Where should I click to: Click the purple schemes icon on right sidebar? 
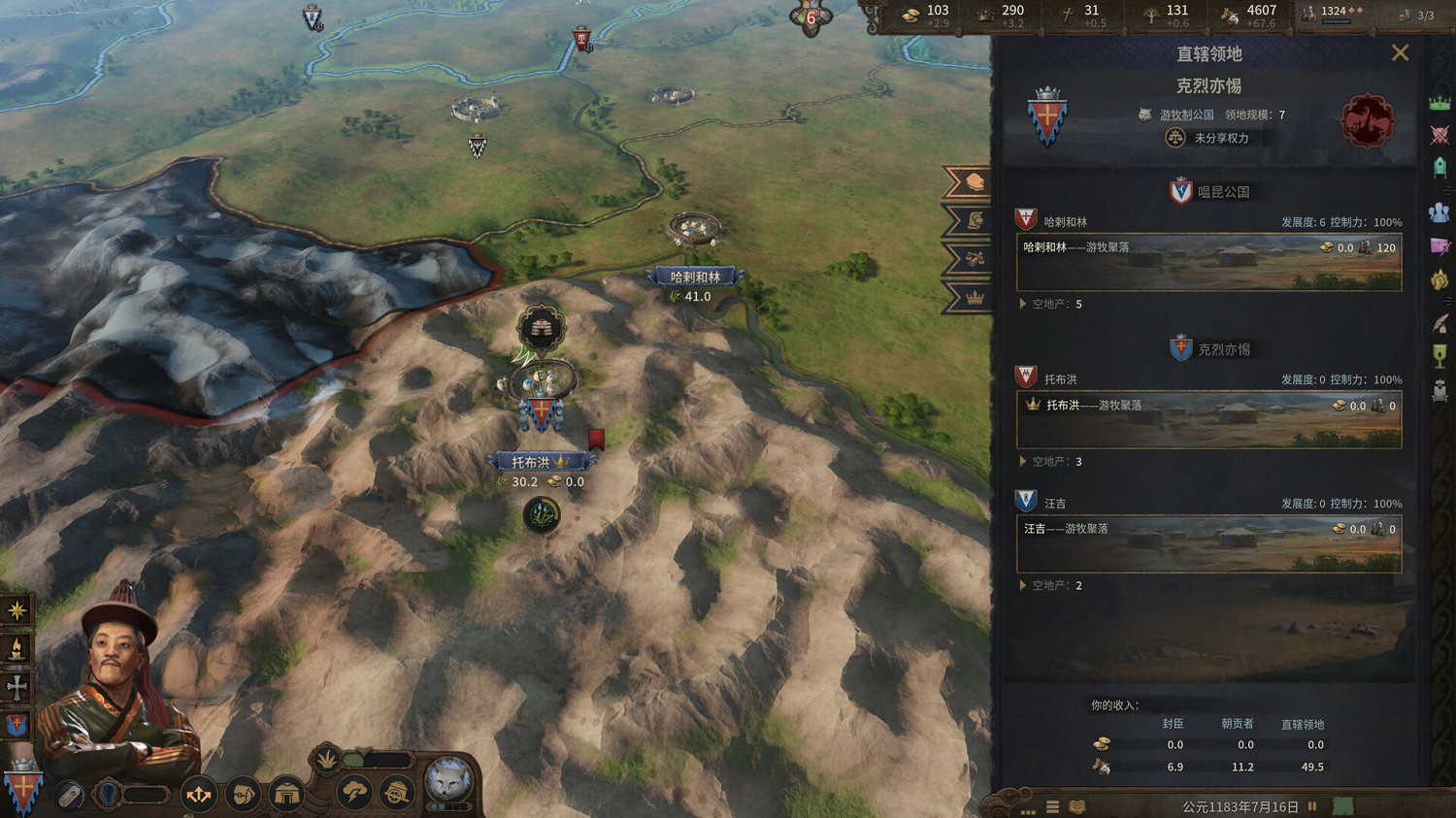[1440, 246]
